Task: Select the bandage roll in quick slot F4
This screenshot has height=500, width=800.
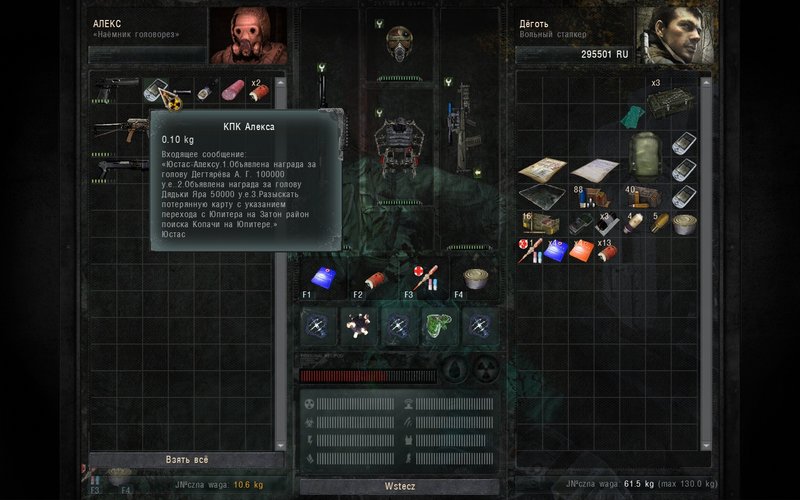Action: tap(474, 277)
